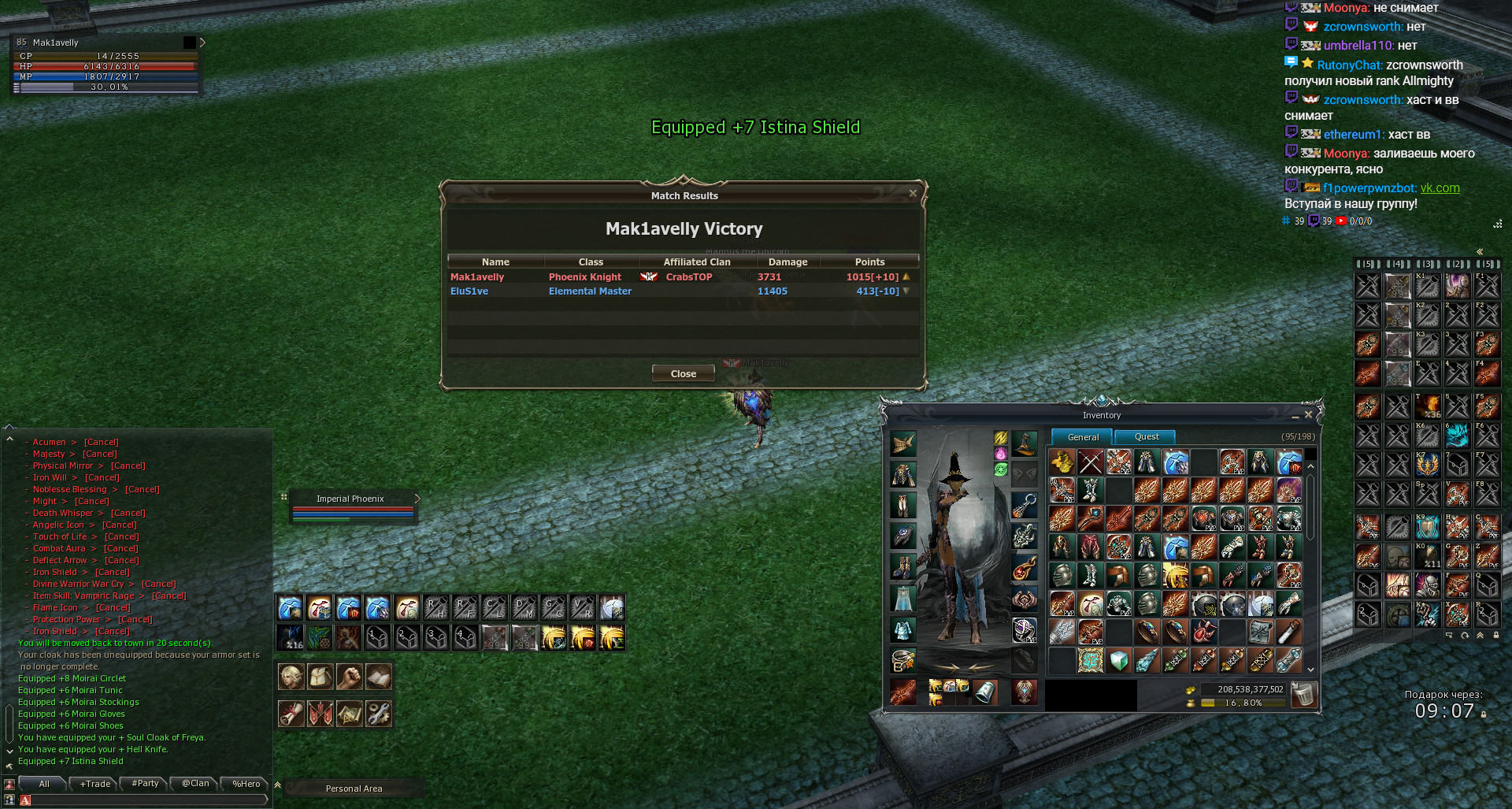Close the Inventory window
Screen dimensions: 1512x809
pyautogui.click(x=1308, y=414)
